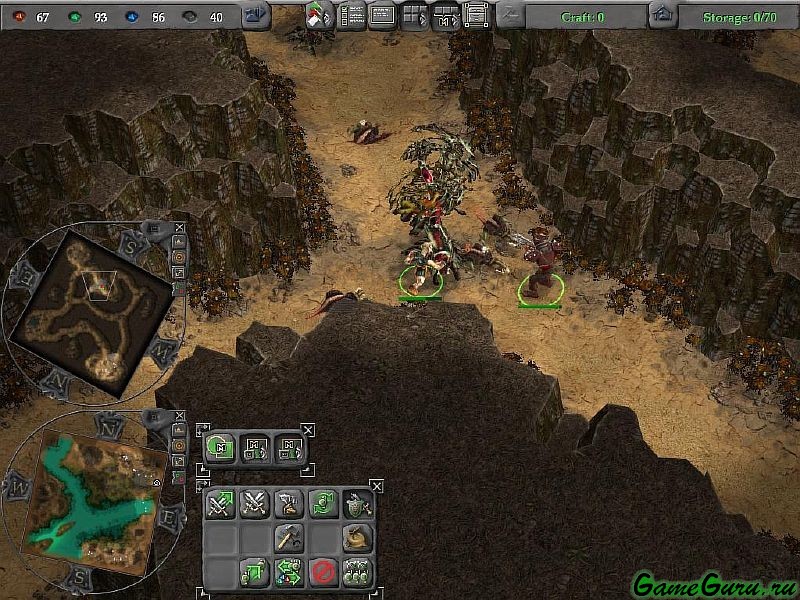Click the hammer build command

(x=288, y=538)
